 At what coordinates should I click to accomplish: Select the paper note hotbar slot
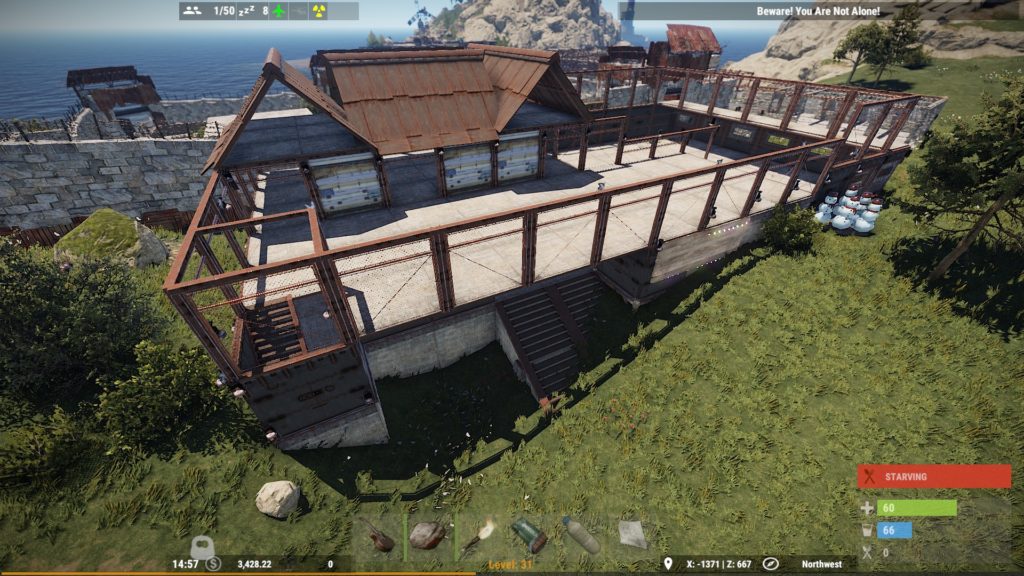point(632,535)
